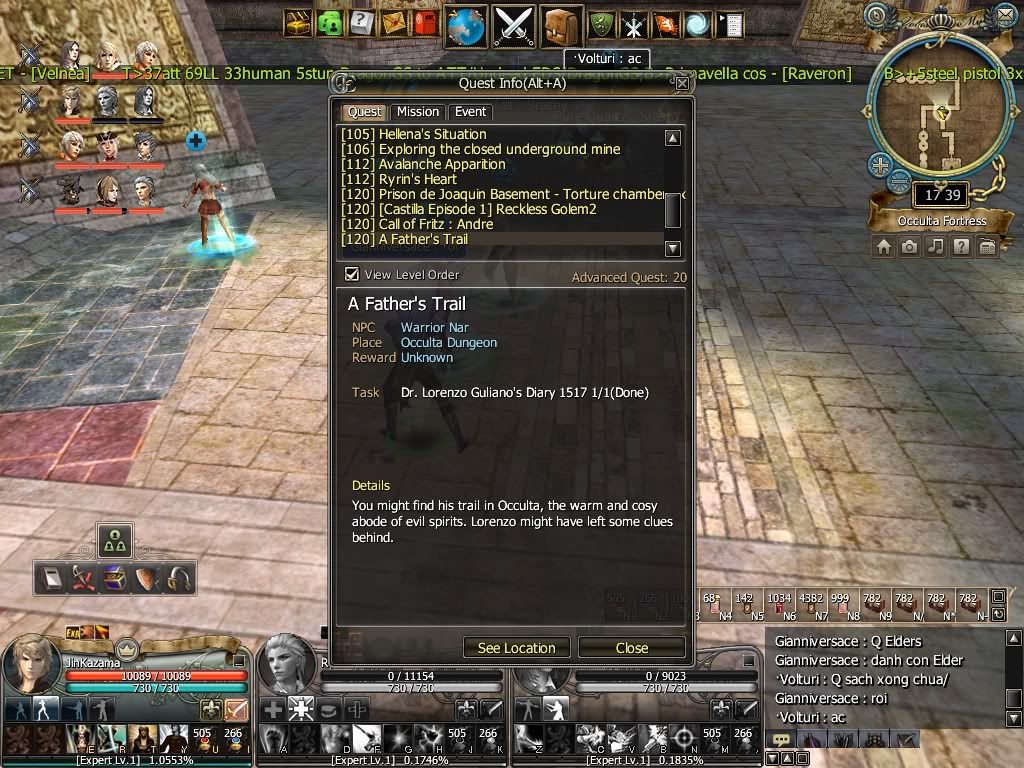The width and height of the screenshot is (1024, 768).
Task: Click the red mailbox toolbar icon
Action: (x=425, y=23)
